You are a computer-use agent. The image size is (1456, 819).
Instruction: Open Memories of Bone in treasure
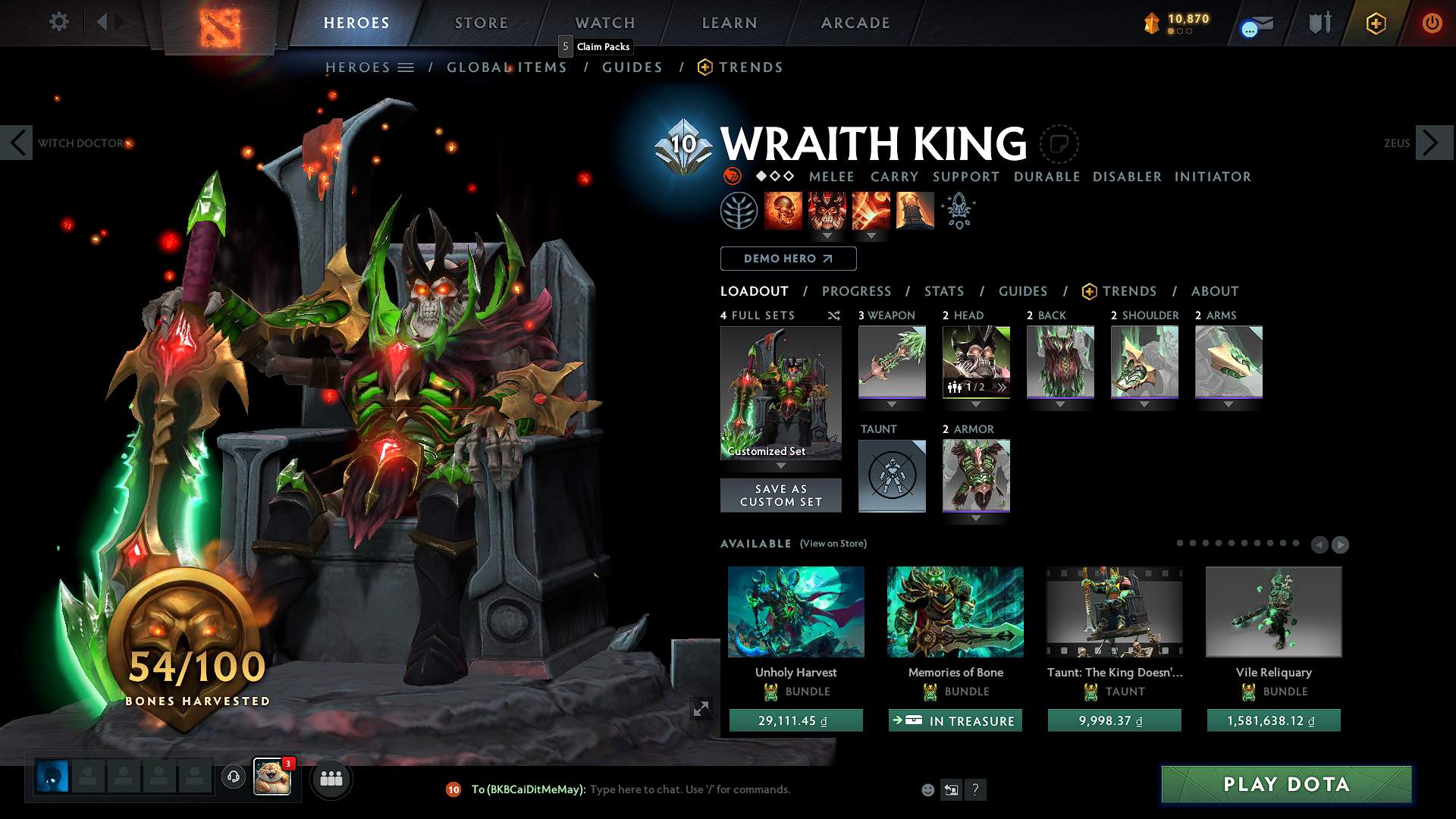click(955, 720)
